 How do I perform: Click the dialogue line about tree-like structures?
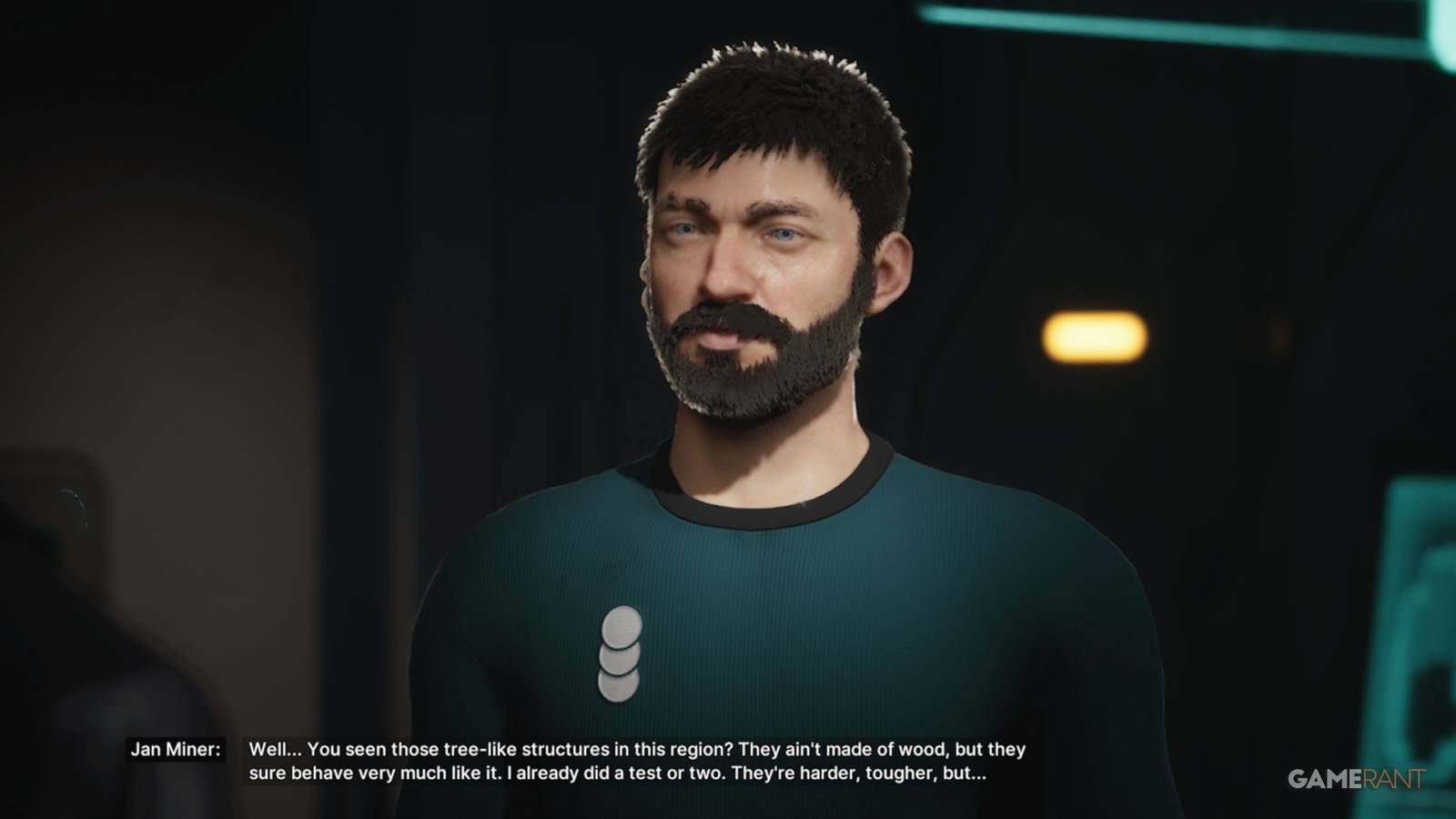(637, 750)
